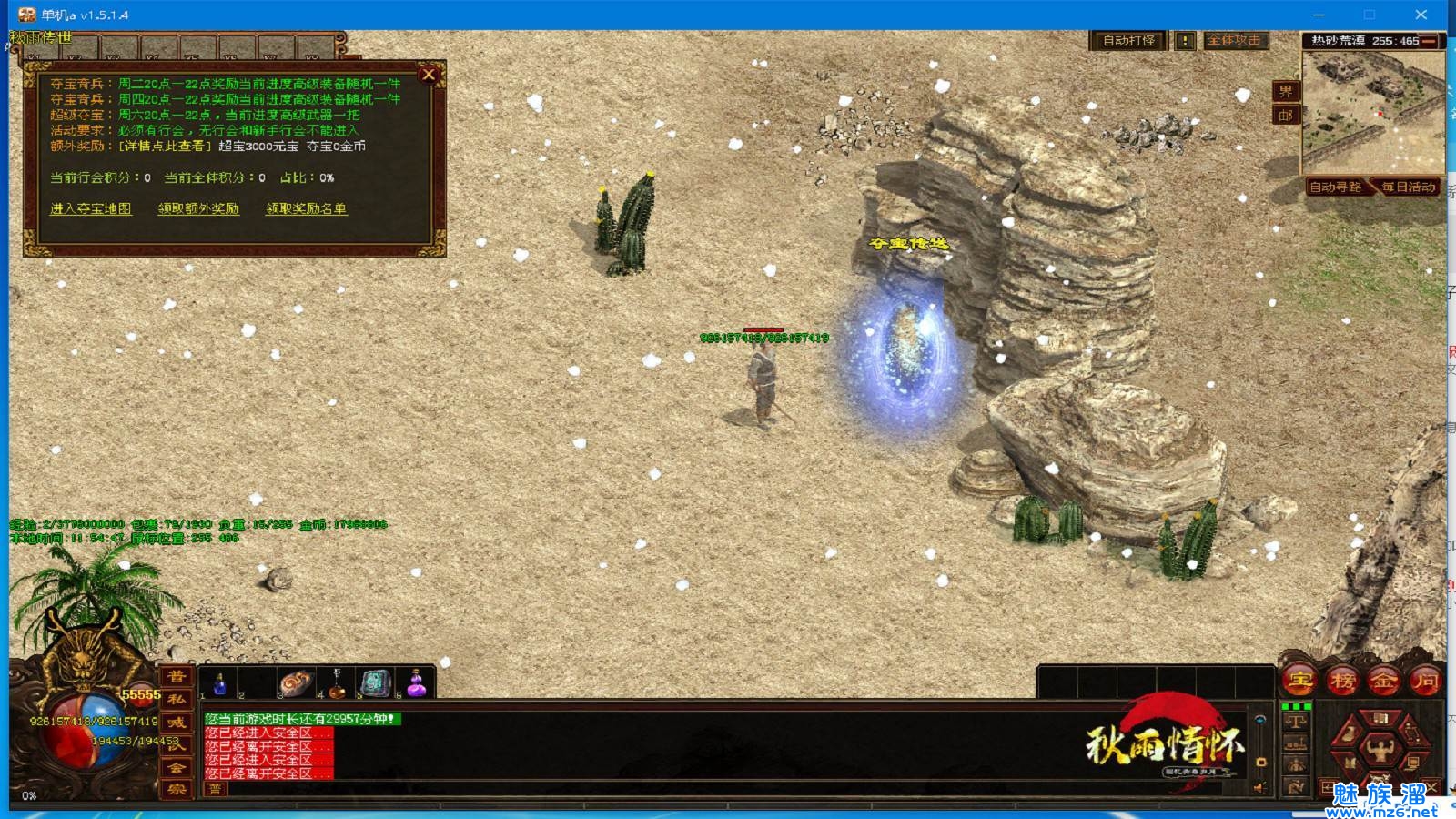Open the 领取奖励名单 reward list link

(306, 208)
